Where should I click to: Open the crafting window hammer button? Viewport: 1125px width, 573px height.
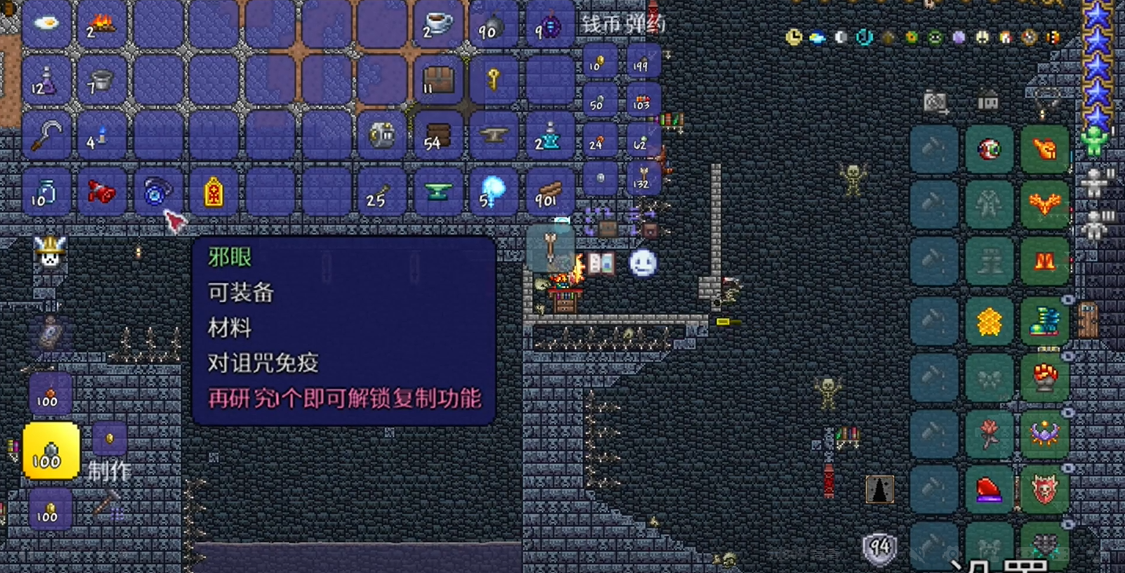[x=108, y=505]
